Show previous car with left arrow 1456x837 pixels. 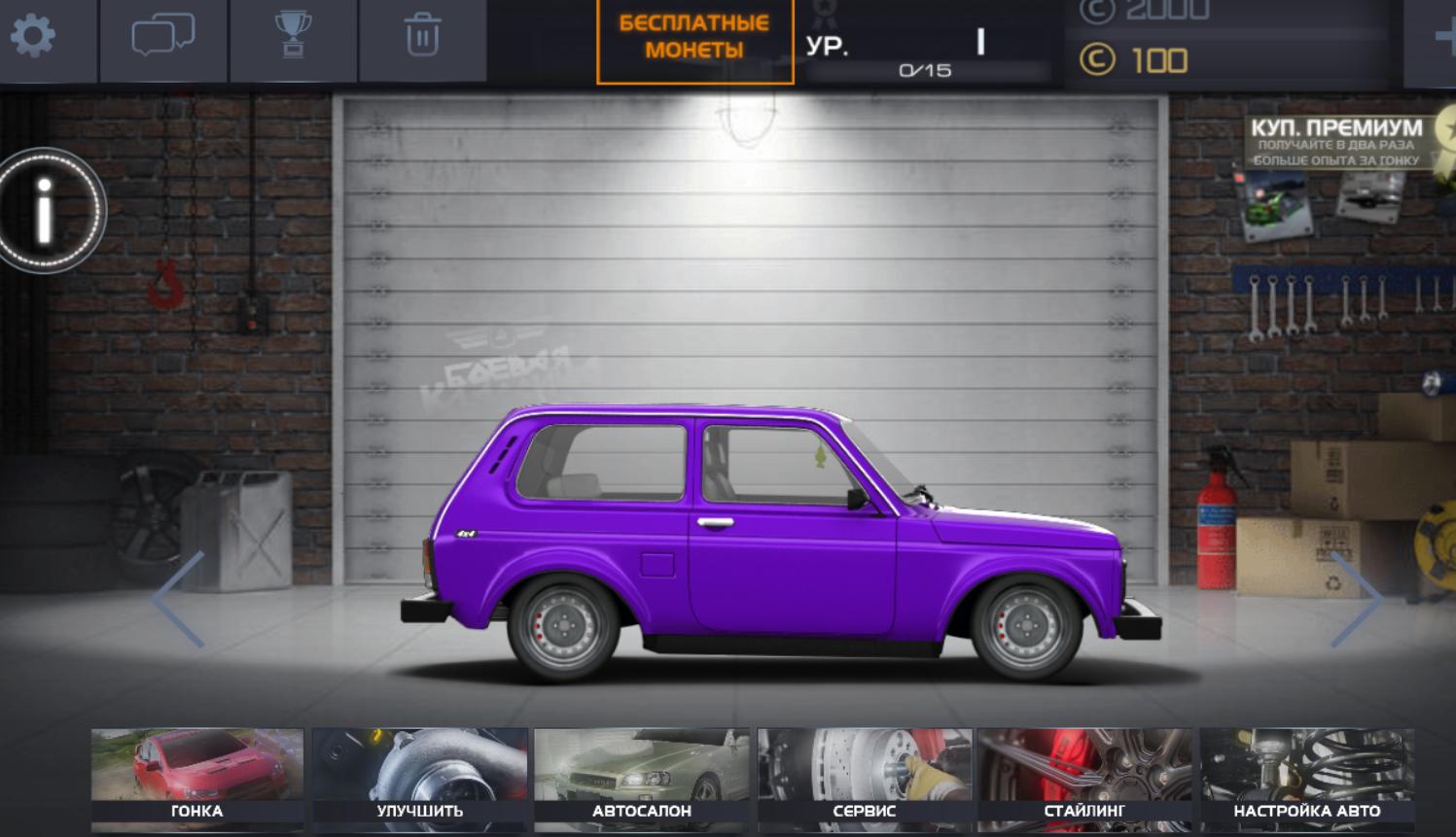(178, 599)
